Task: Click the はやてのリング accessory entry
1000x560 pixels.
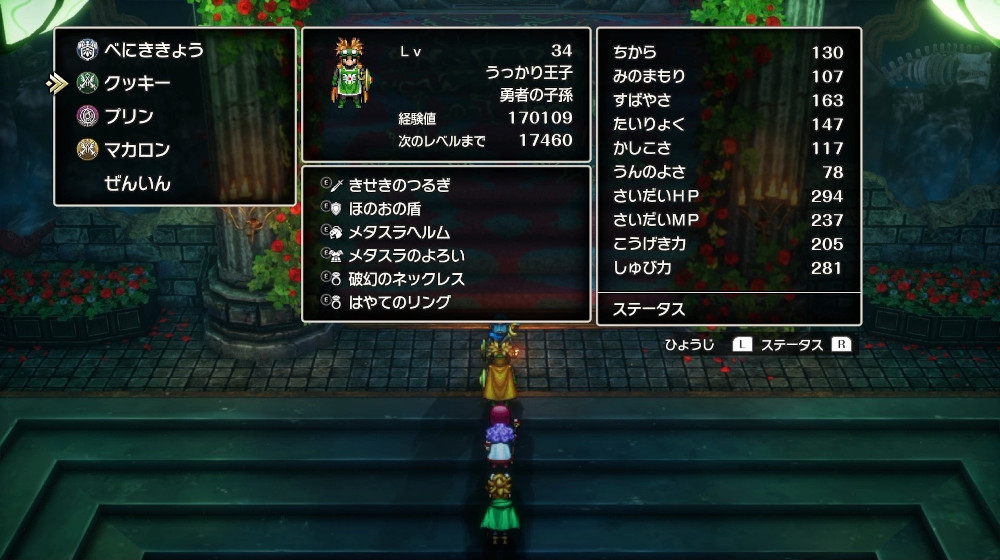Action: tap(399, 302)
